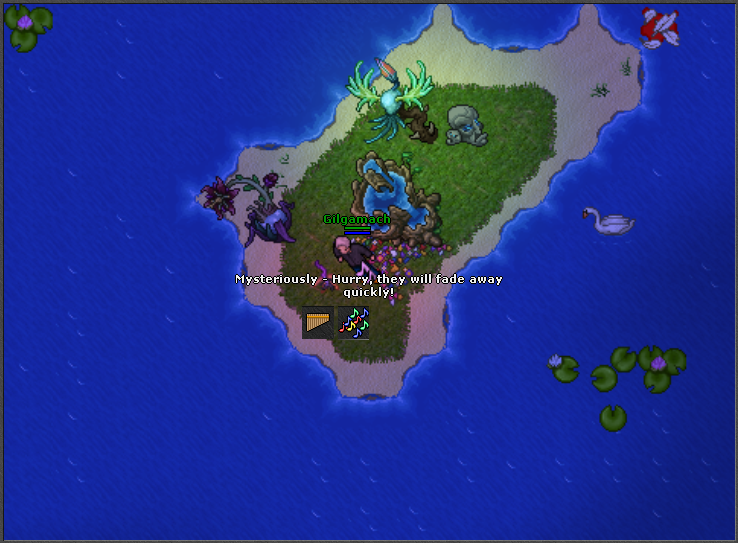Screen dimensions: 738x543
Task: Select the pan flute item slot
Action: coord(318,322)
